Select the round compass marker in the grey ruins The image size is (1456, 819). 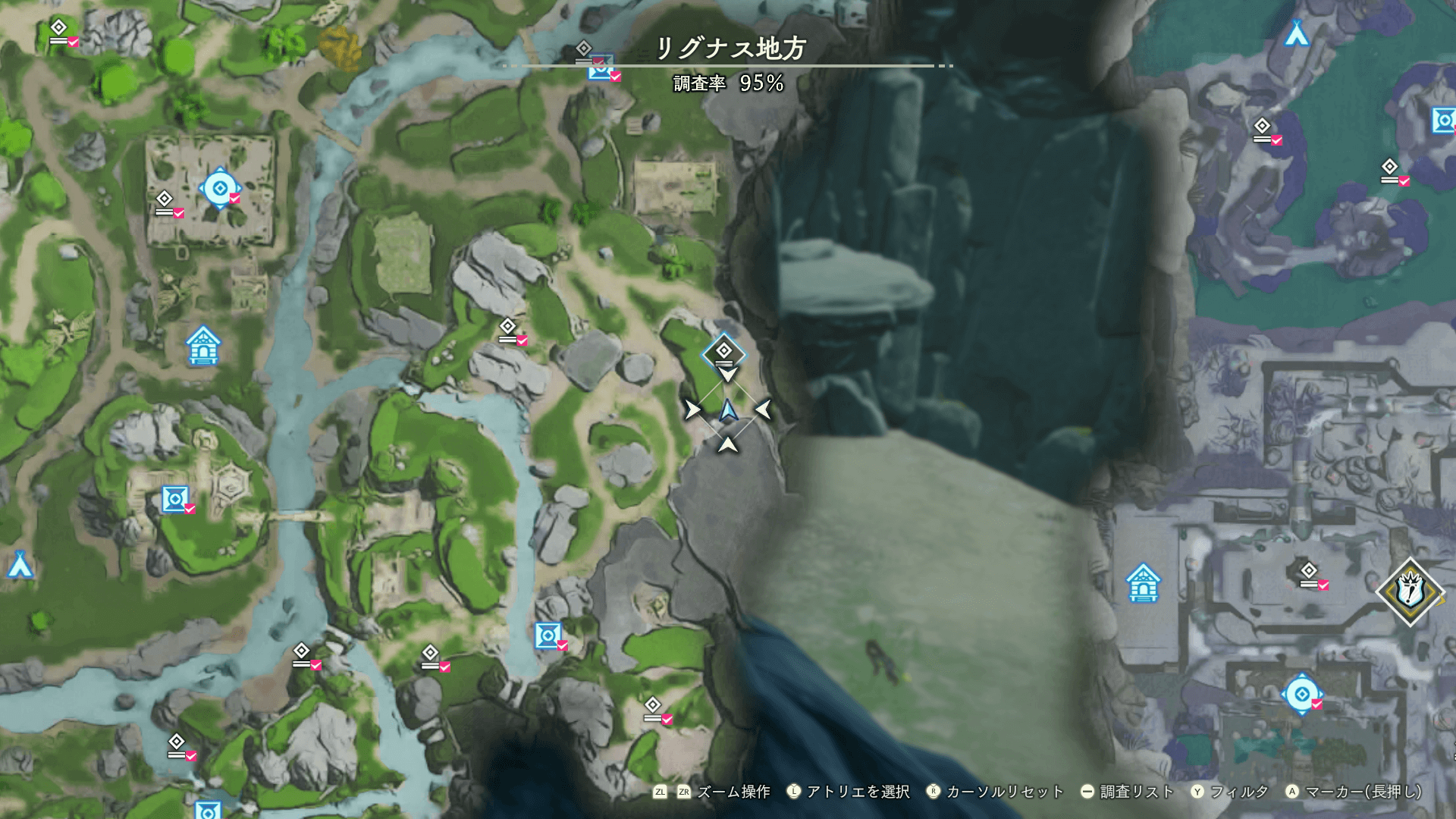coord(1302,694)
